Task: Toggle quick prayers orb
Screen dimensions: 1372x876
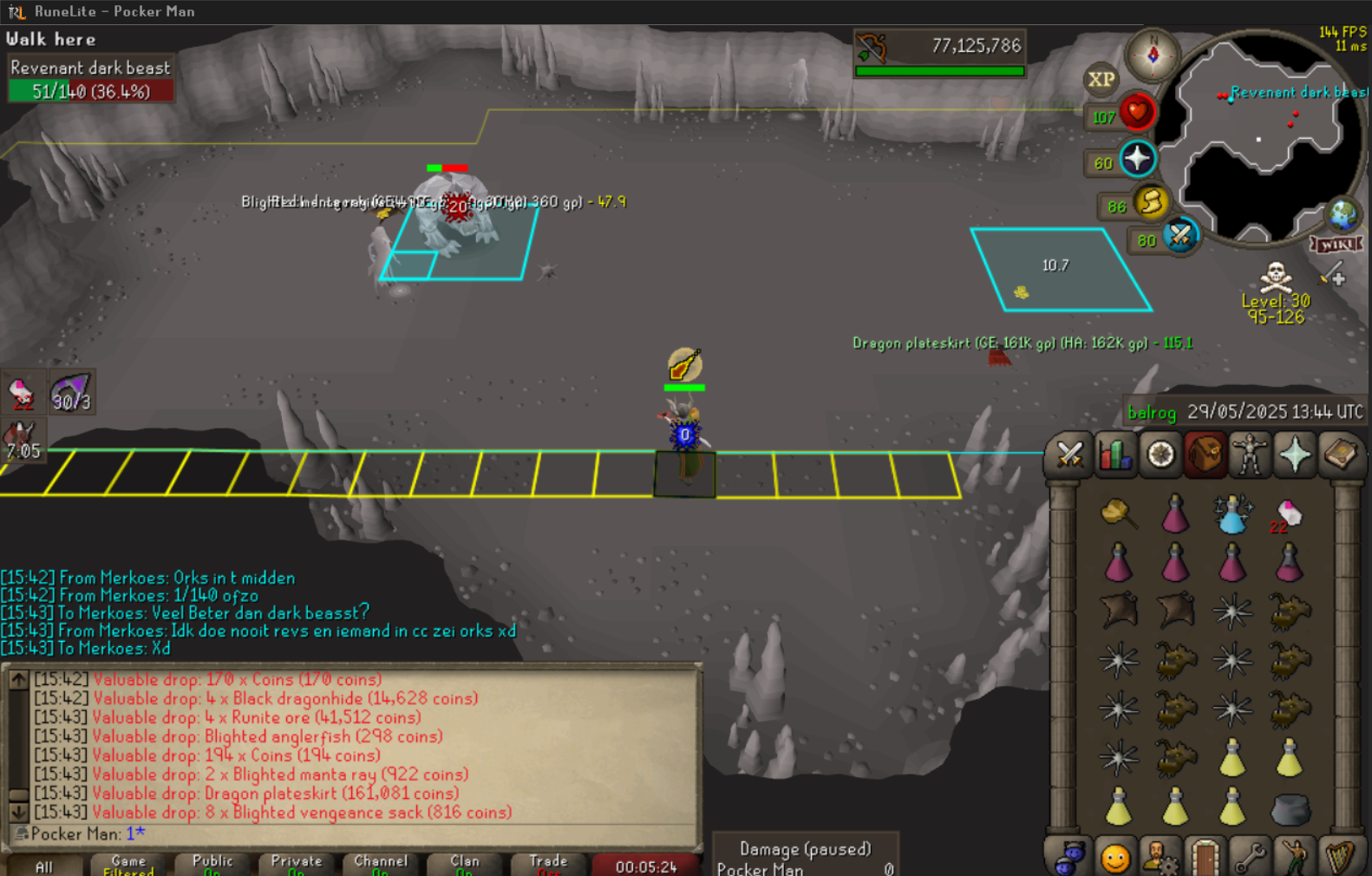Action: pos(1137,160)
